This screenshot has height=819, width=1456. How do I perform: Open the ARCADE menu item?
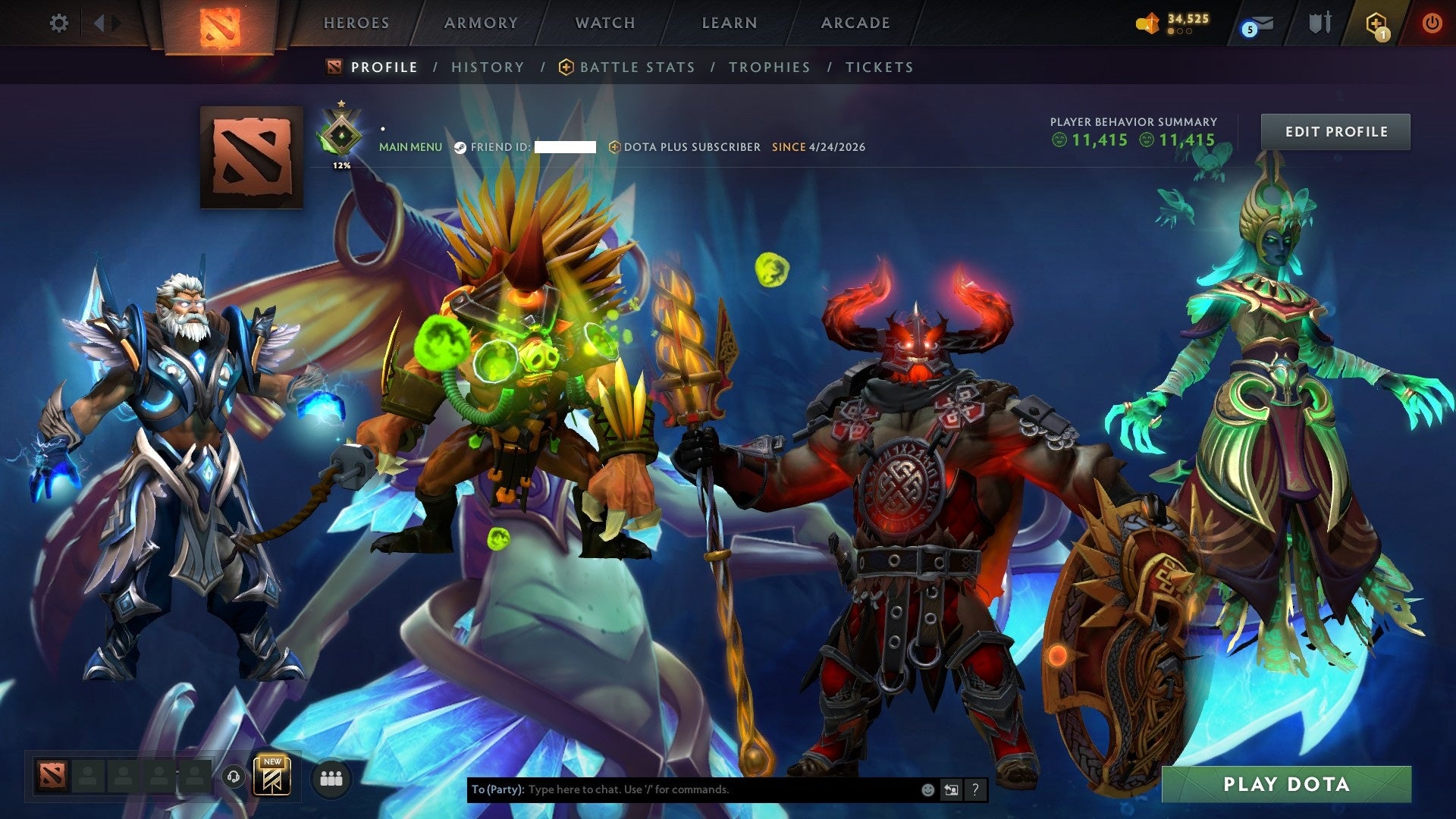[x=854, y=23]
